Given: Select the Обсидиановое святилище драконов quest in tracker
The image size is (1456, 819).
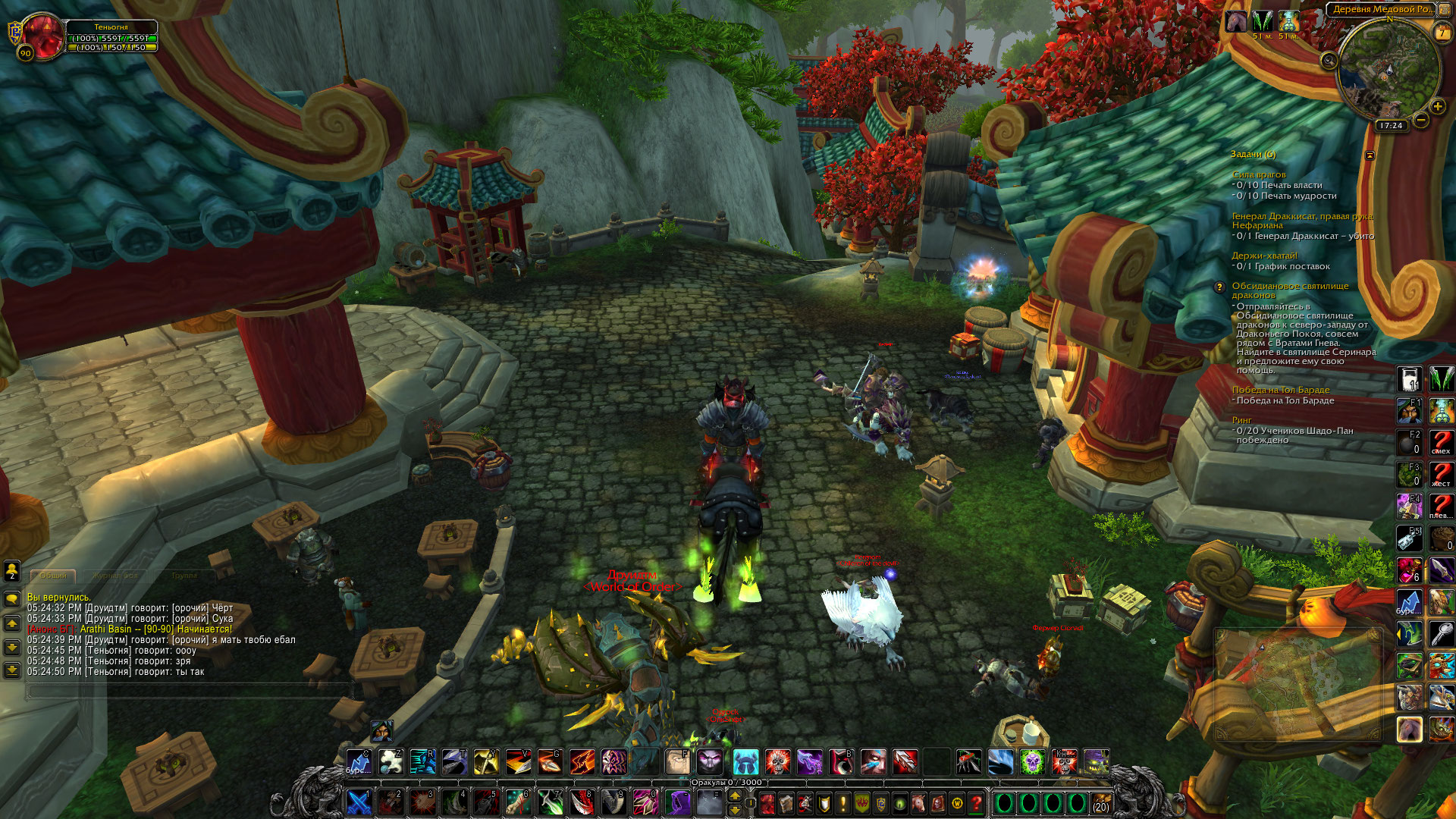Looking at the screenshot, I should [1290, 286].
